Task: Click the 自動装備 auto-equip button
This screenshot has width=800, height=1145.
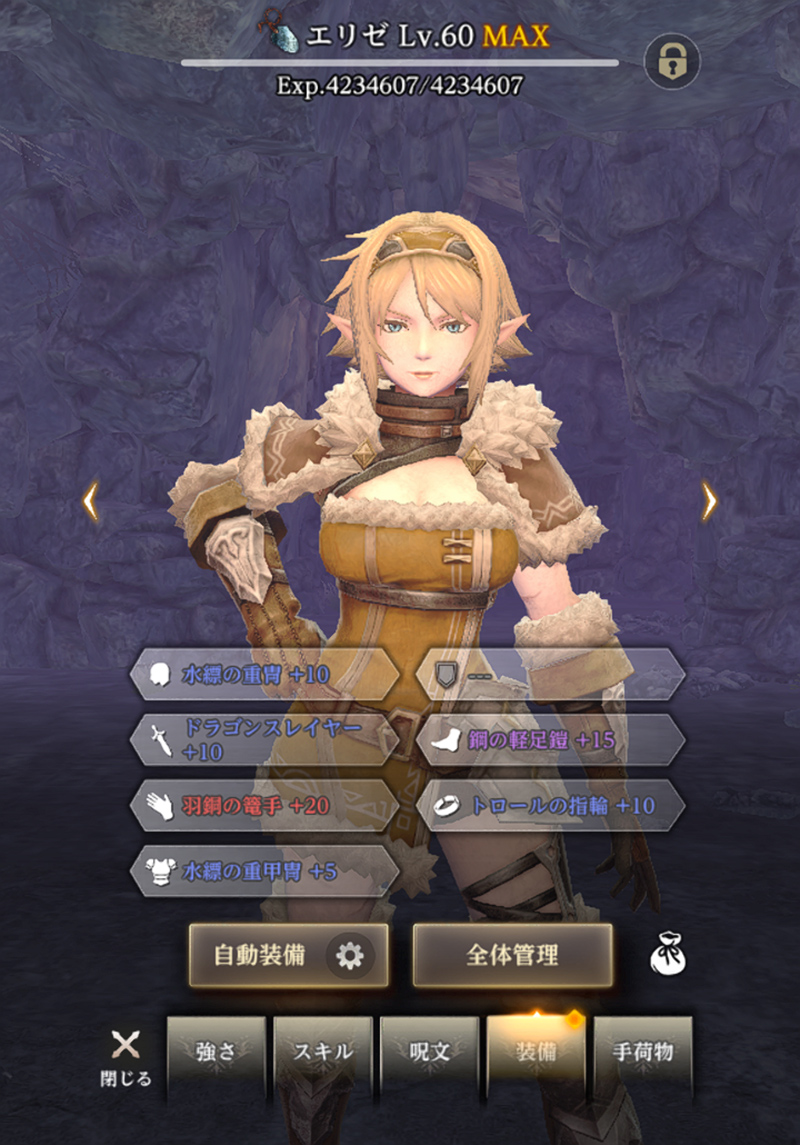Action: pyautogui.click(x=260, y=955)
